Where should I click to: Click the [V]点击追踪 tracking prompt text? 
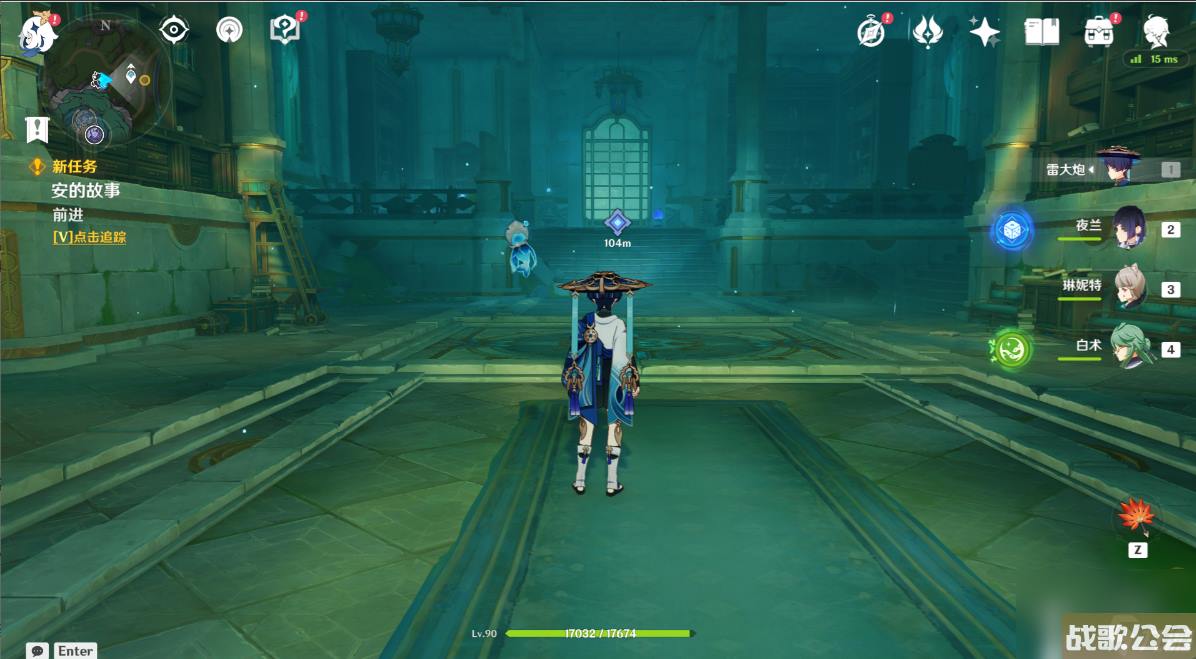[89, 237]
